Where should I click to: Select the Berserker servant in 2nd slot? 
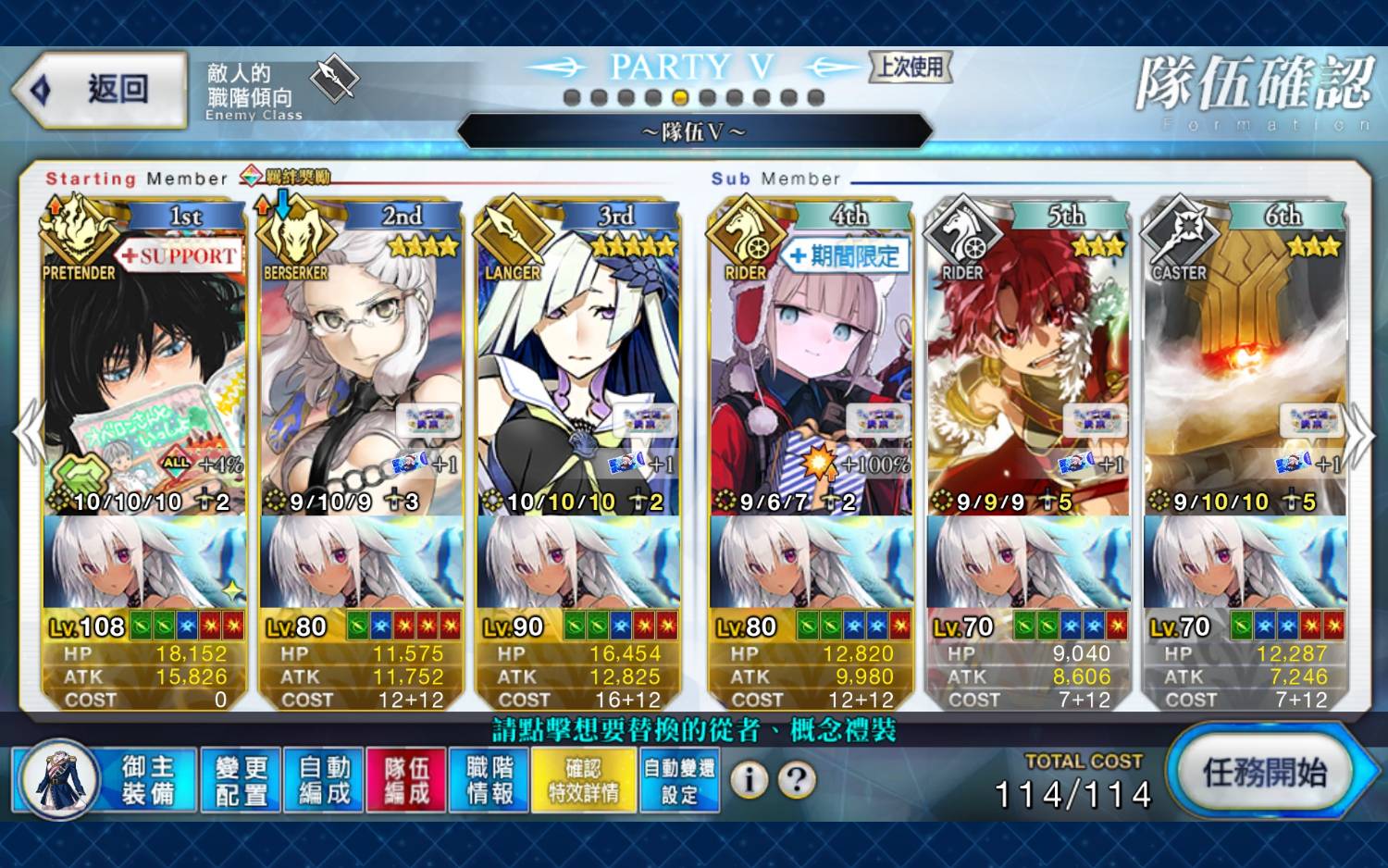tap(361, 370)
